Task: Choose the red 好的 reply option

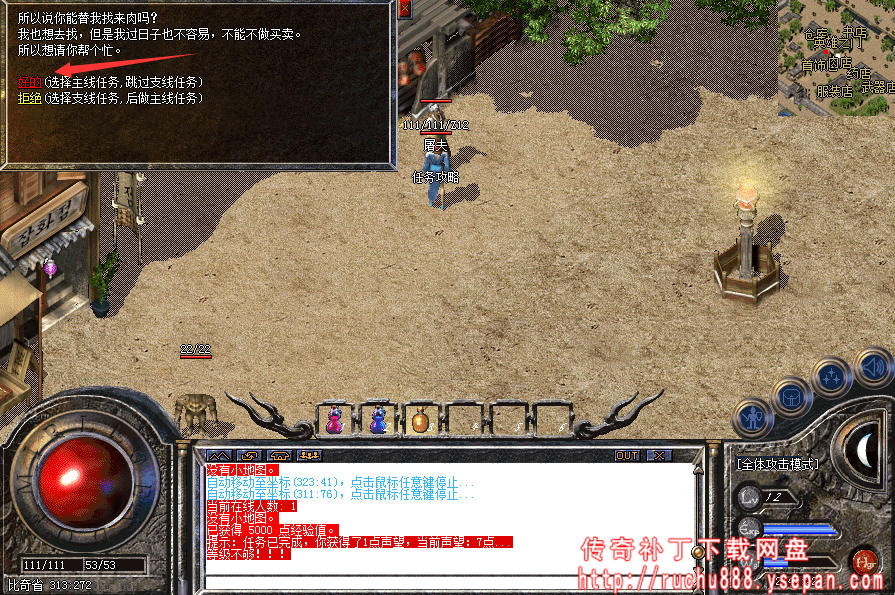Action: 30,81
